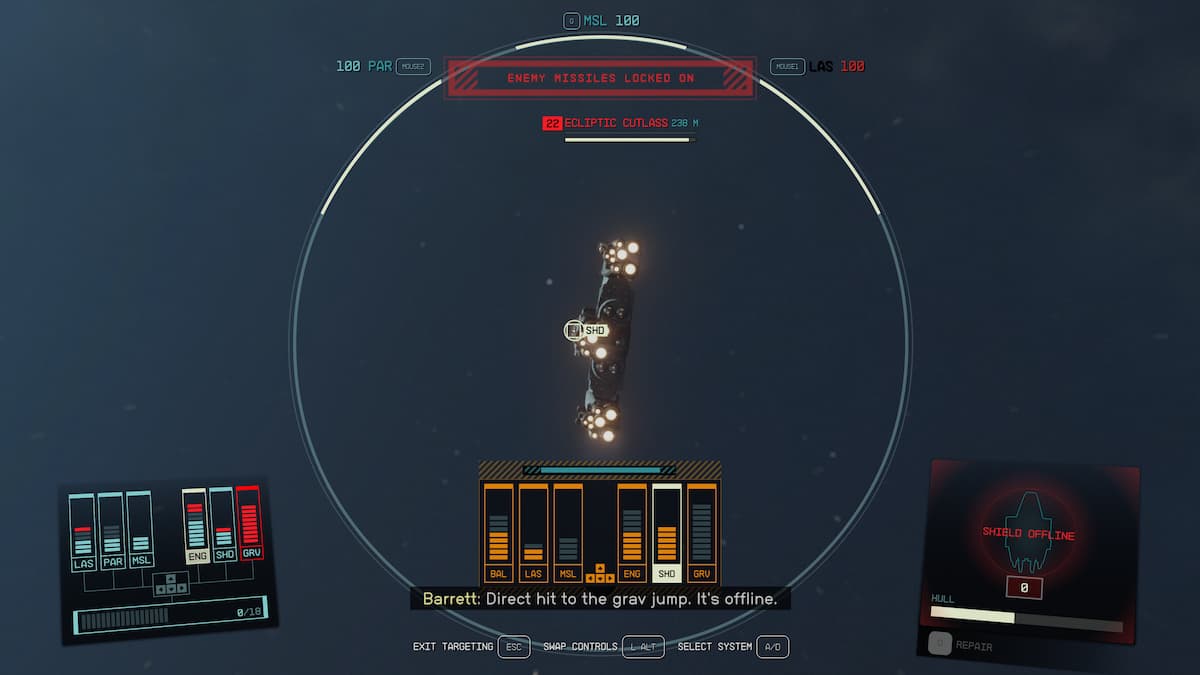Exit targeting mode
The width and height of the screenshot is (1200, 675).
pyautogui.click(x=513, y=647)
